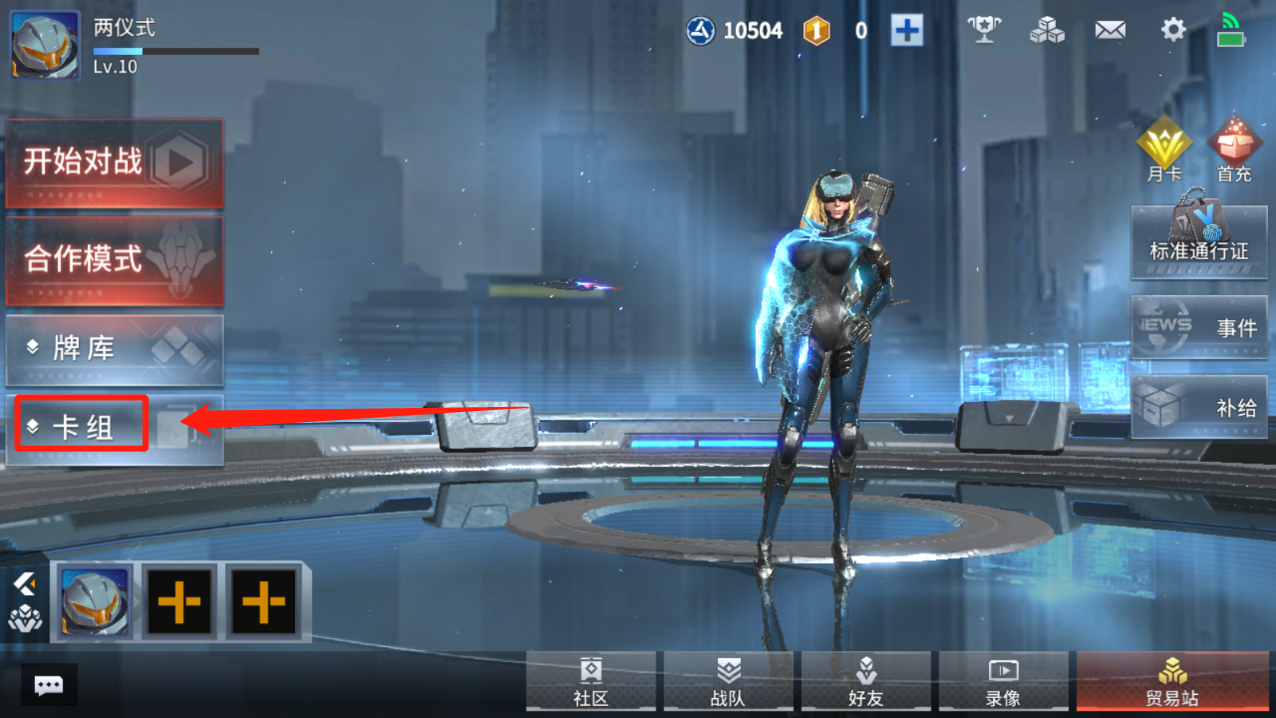
Task: Open the 事件 news events panel
Action: (x=1198, y=326)
